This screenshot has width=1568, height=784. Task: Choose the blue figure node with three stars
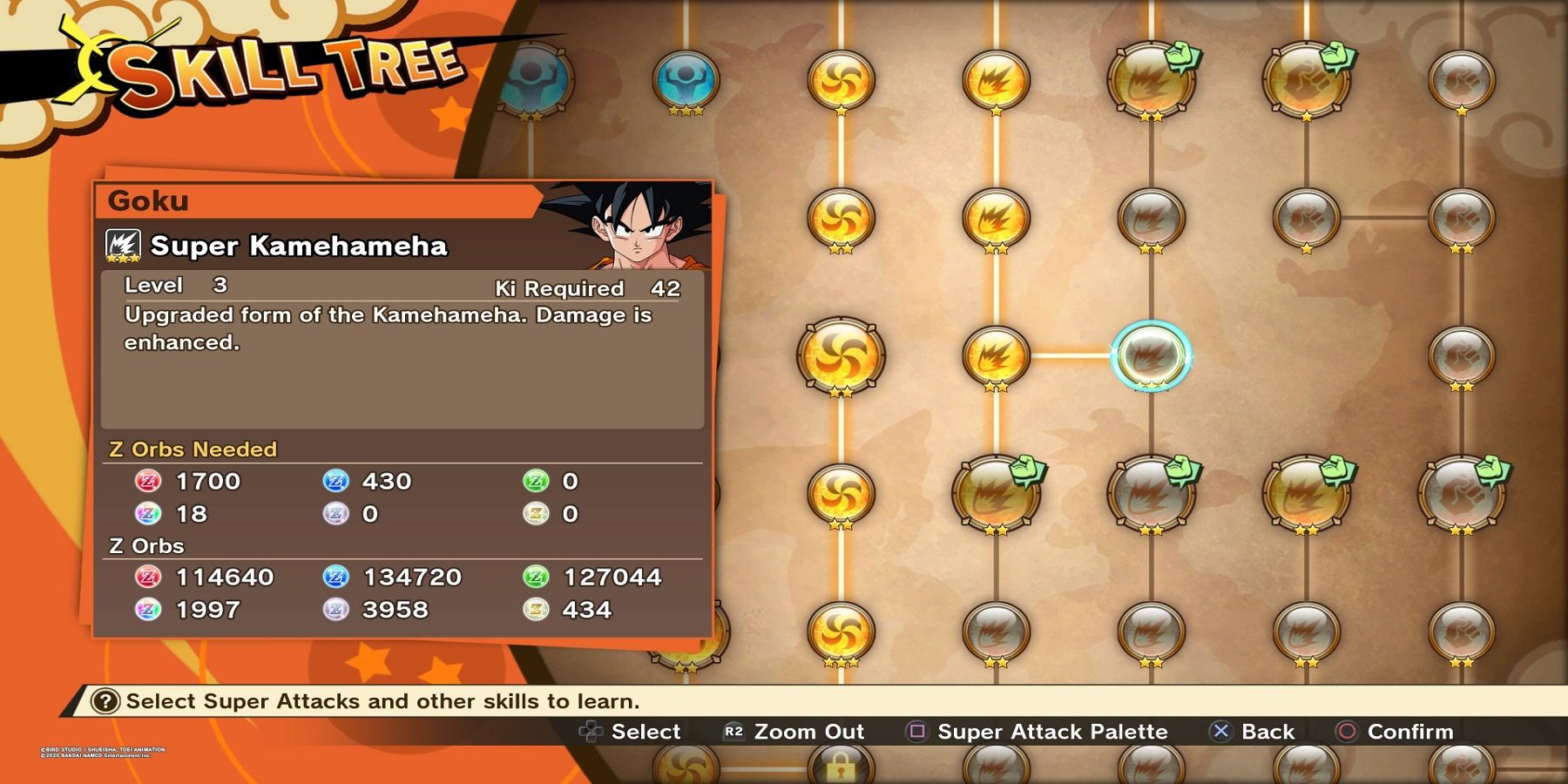coord(686,80)
